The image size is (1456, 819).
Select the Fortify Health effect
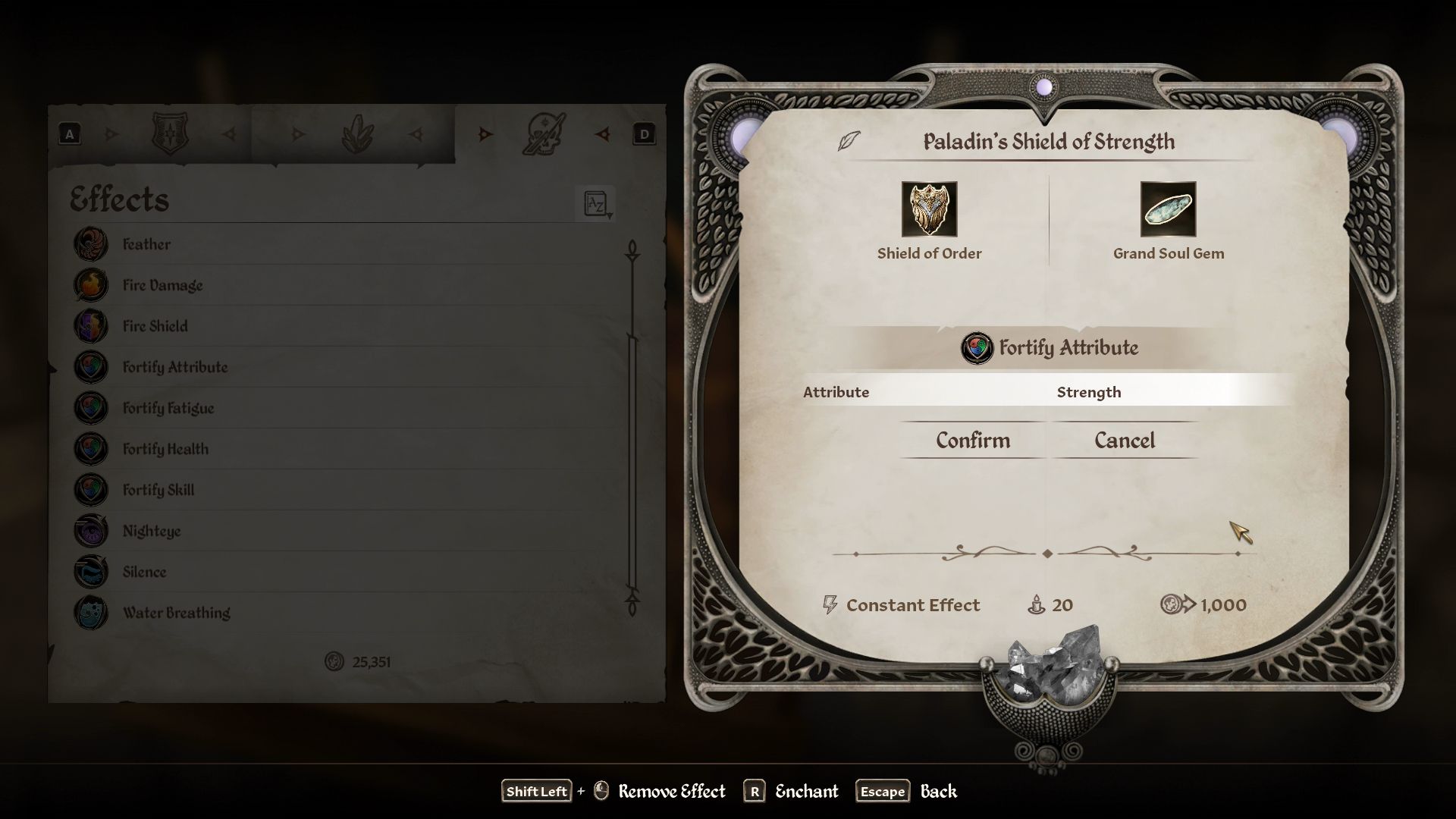pos(165,449)
